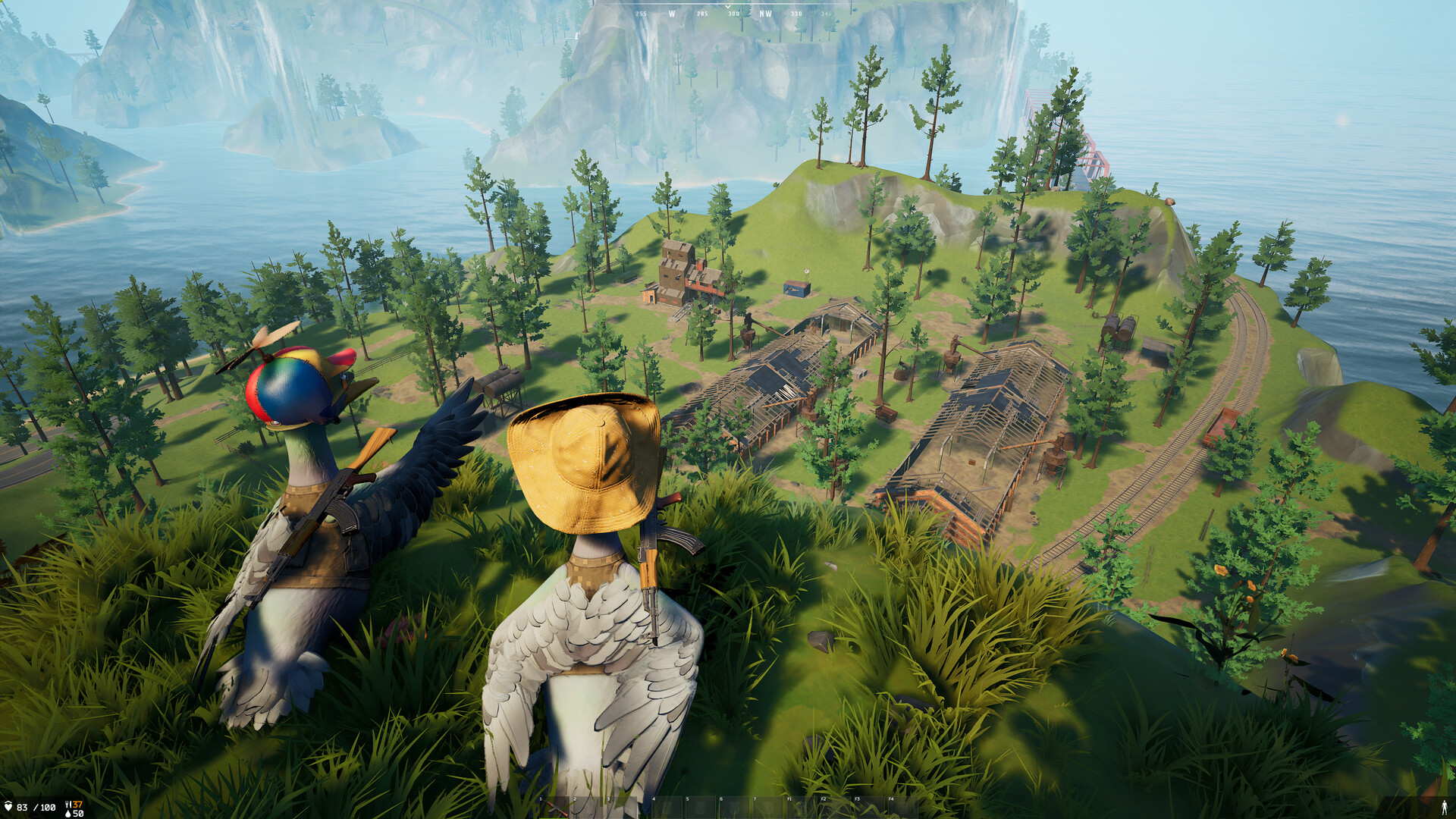Select hotbar slot labeled F4
This screenshot has height=819, width=1456.
(903, 807)
